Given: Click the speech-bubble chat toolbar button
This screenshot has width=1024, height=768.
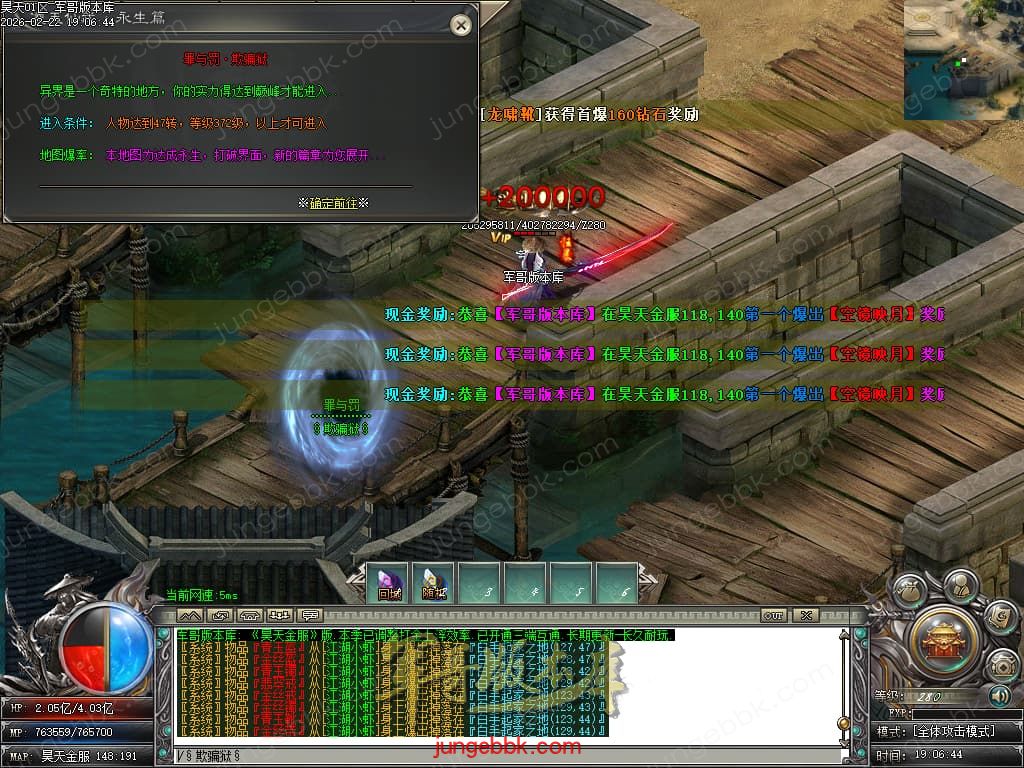Looking at the screenshot, I should 310,615.
